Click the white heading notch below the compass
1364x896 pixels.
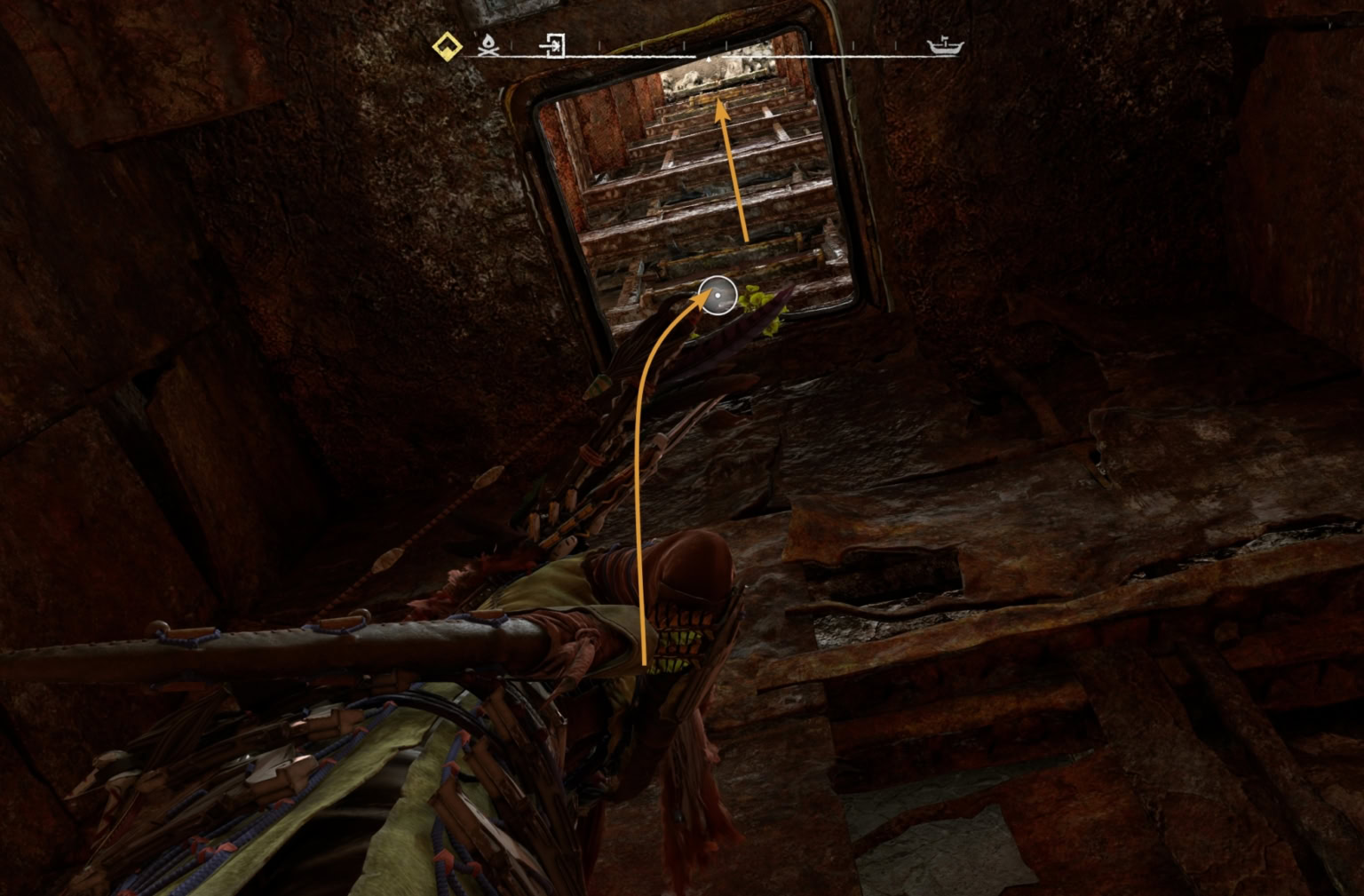(708, 58)
